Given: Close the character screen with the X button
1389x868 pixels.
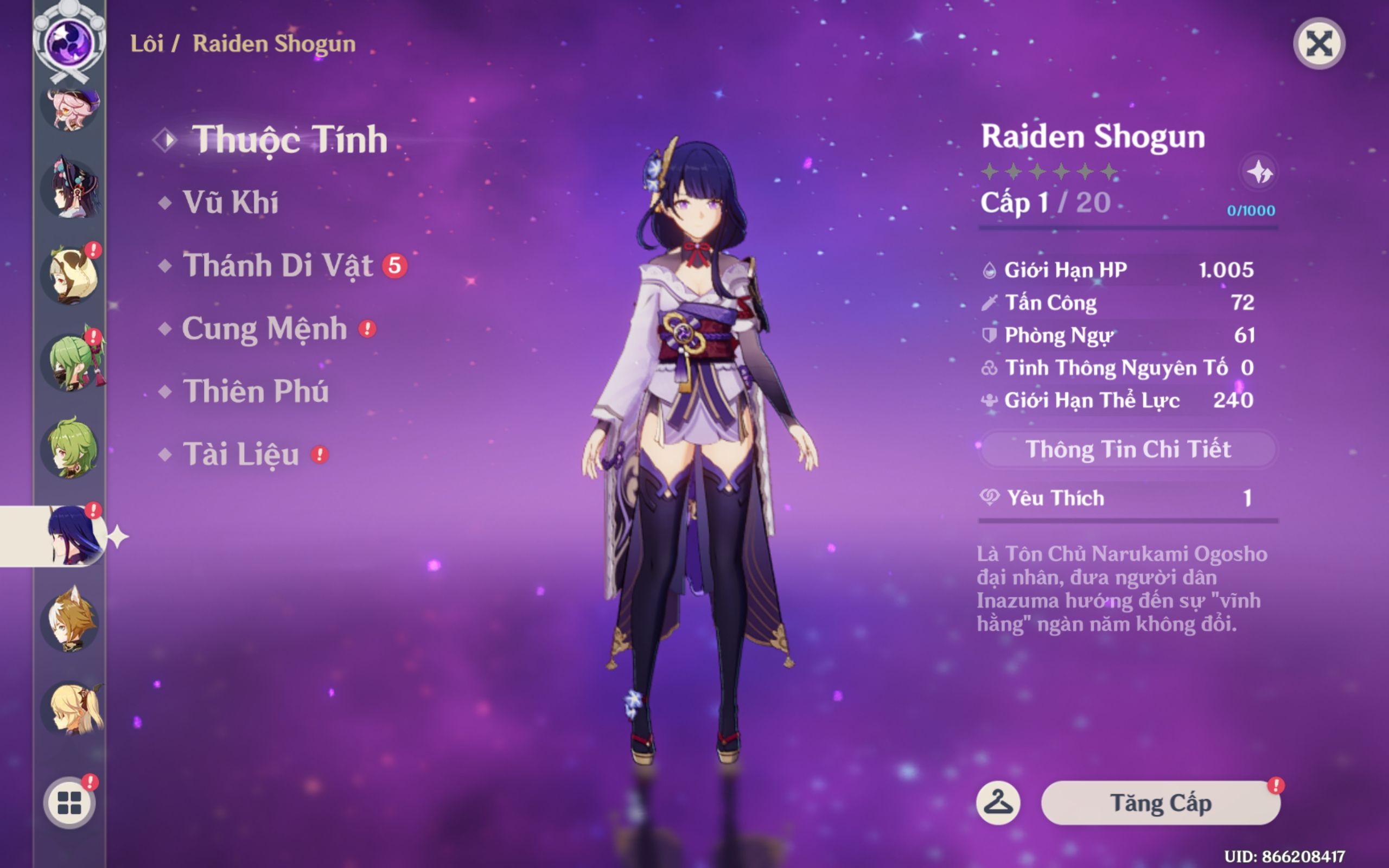Looking at the screenshot, I should pos(1318,43).
